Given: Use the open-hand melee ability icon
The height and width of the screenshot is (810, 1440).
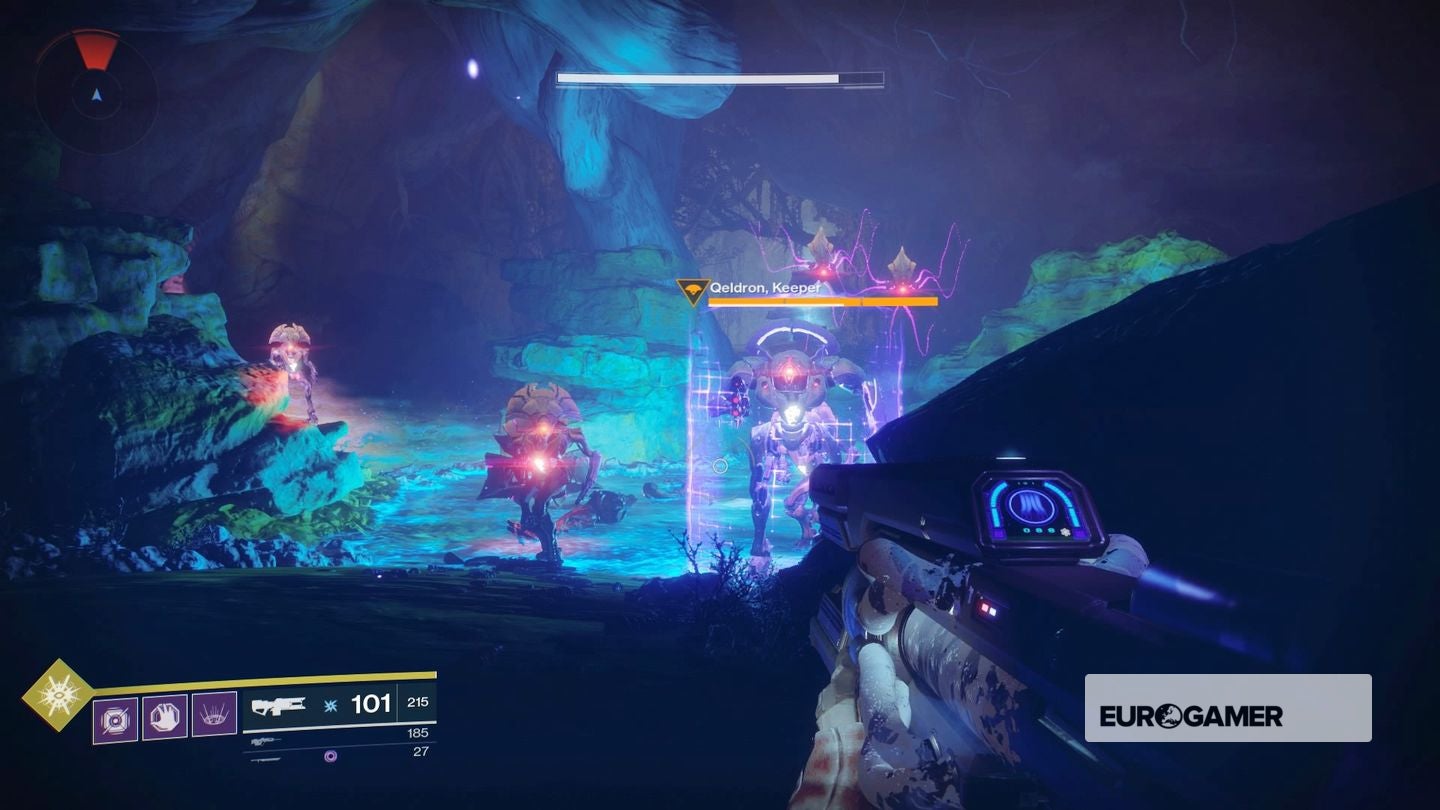Looking at the screenshot, I should pos(164,716).
